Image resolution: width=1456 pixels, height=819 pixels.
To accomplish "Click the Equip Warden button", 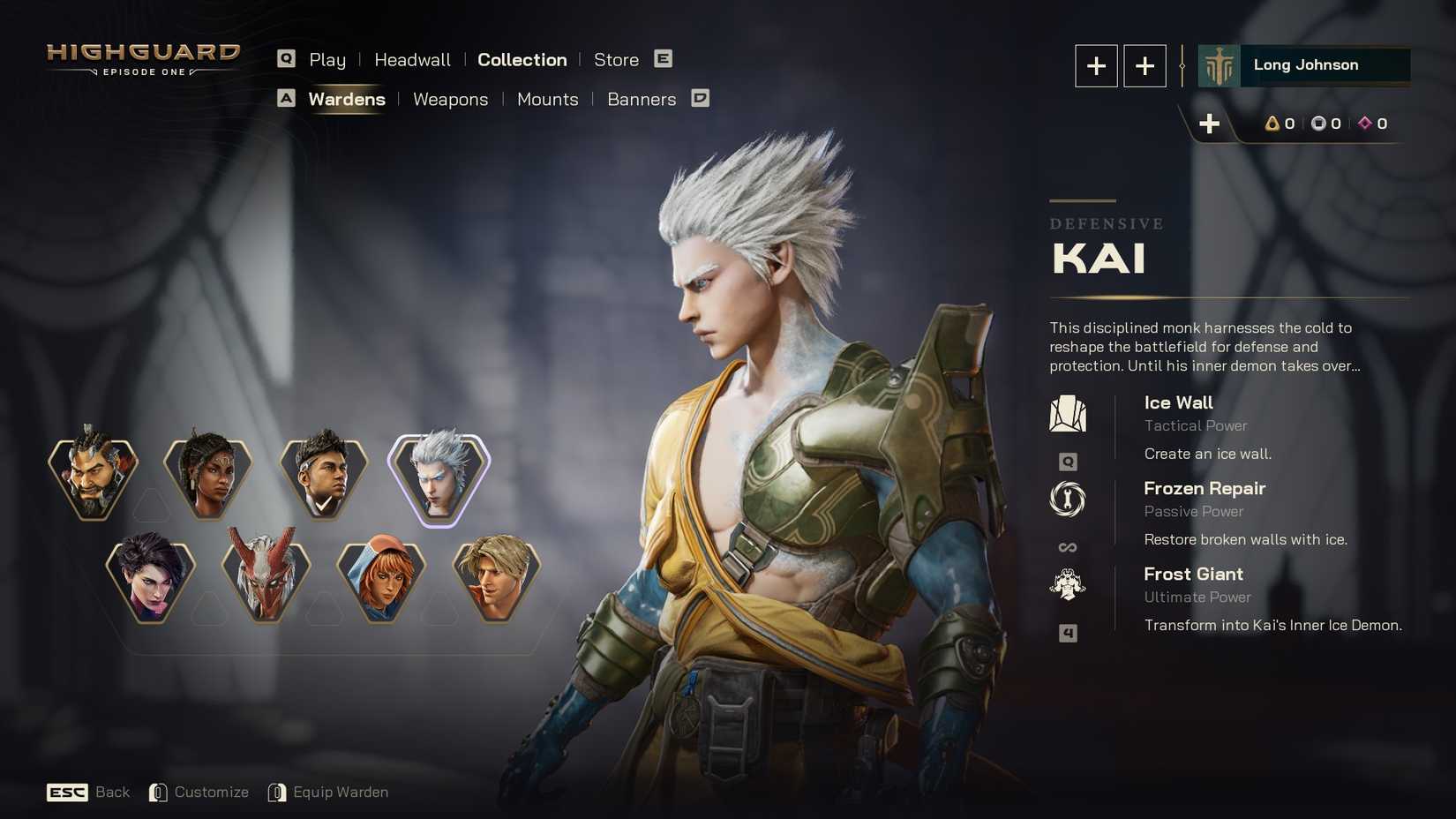I will click(x=340, y=792).
